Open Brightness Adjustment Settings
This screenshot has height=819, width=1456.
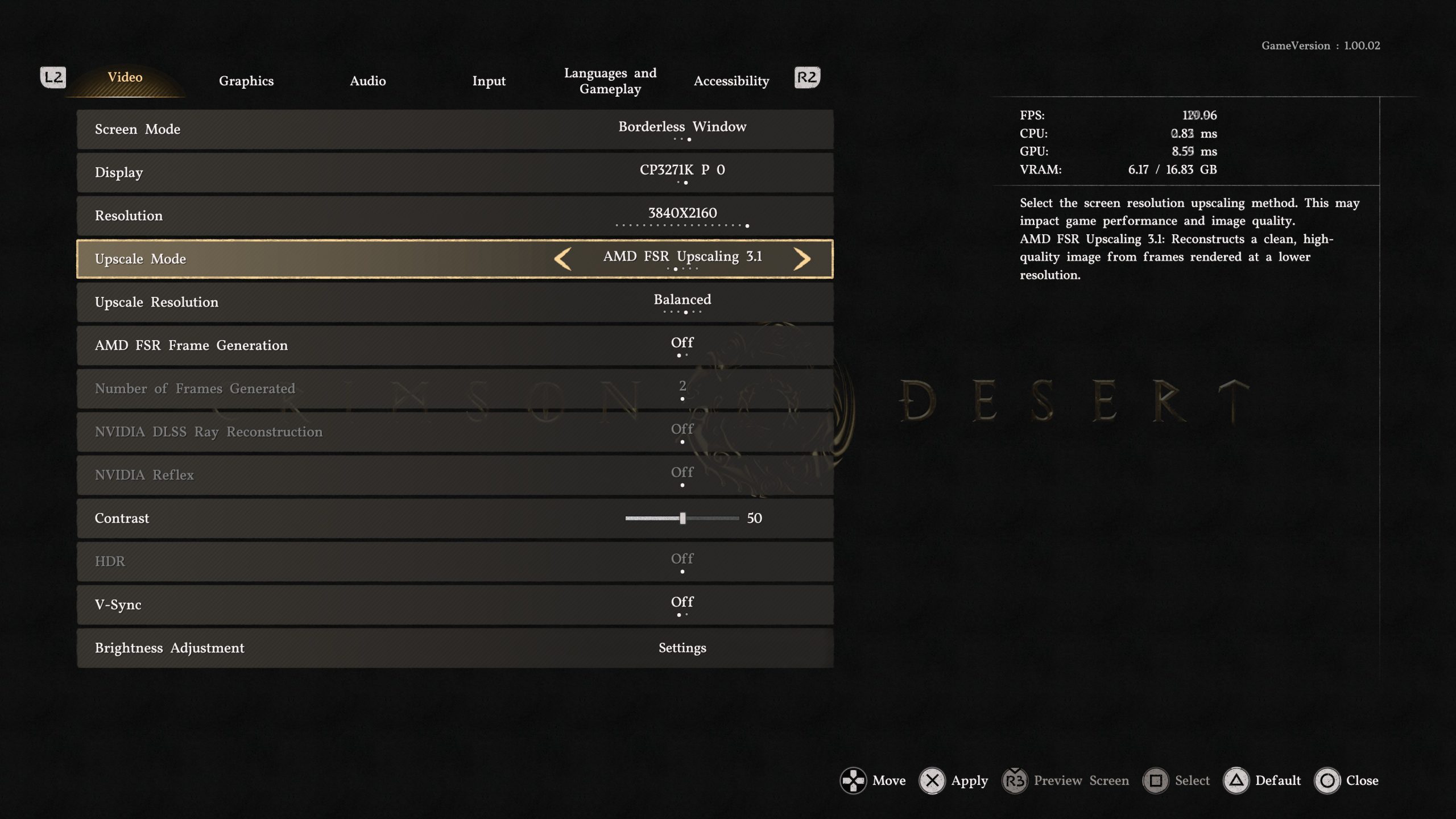[x=682, y=648]
